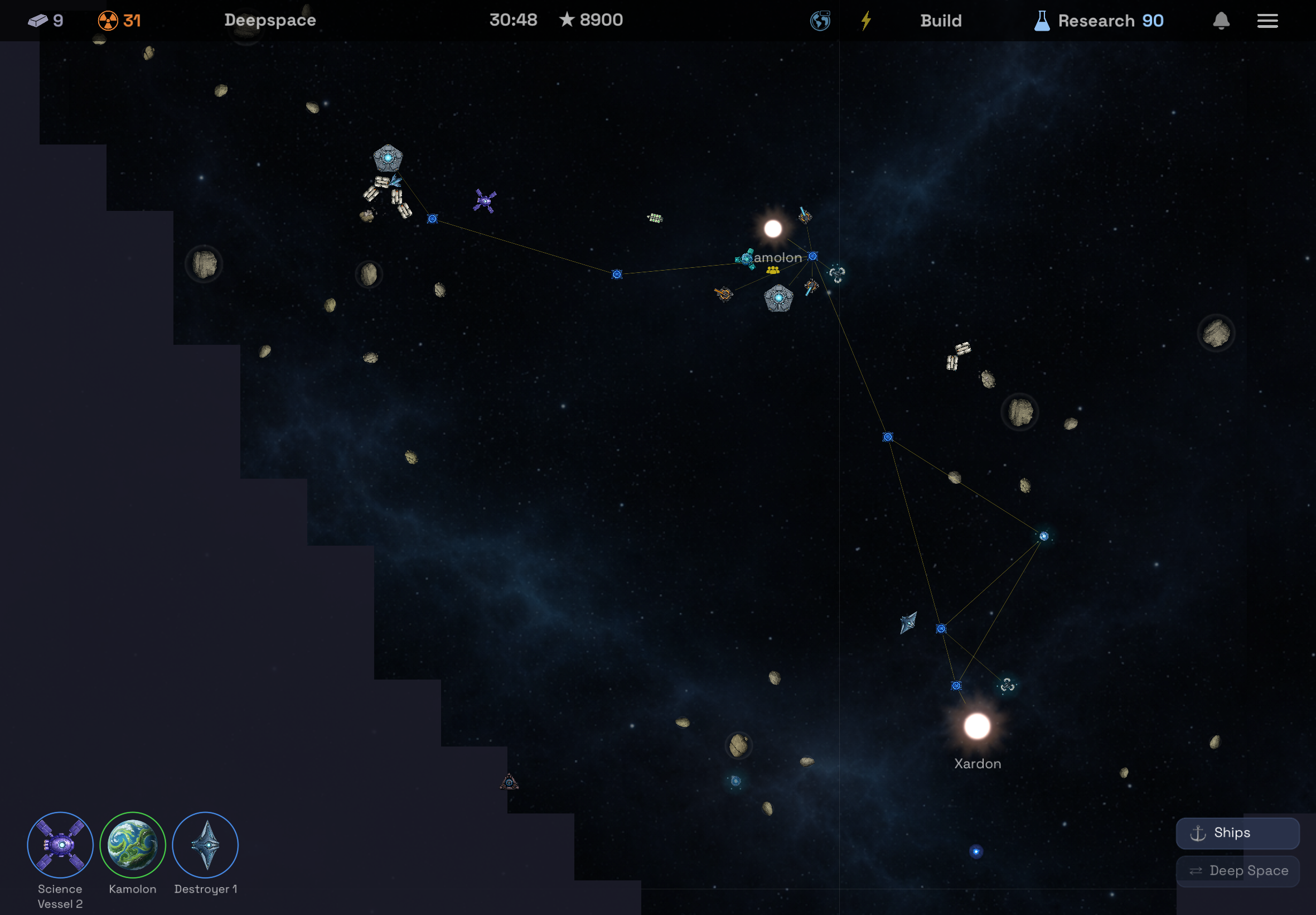Select the Science Vessel 2 portrait
Screen dimensions: 1316x915
click(x=60, y=845)
